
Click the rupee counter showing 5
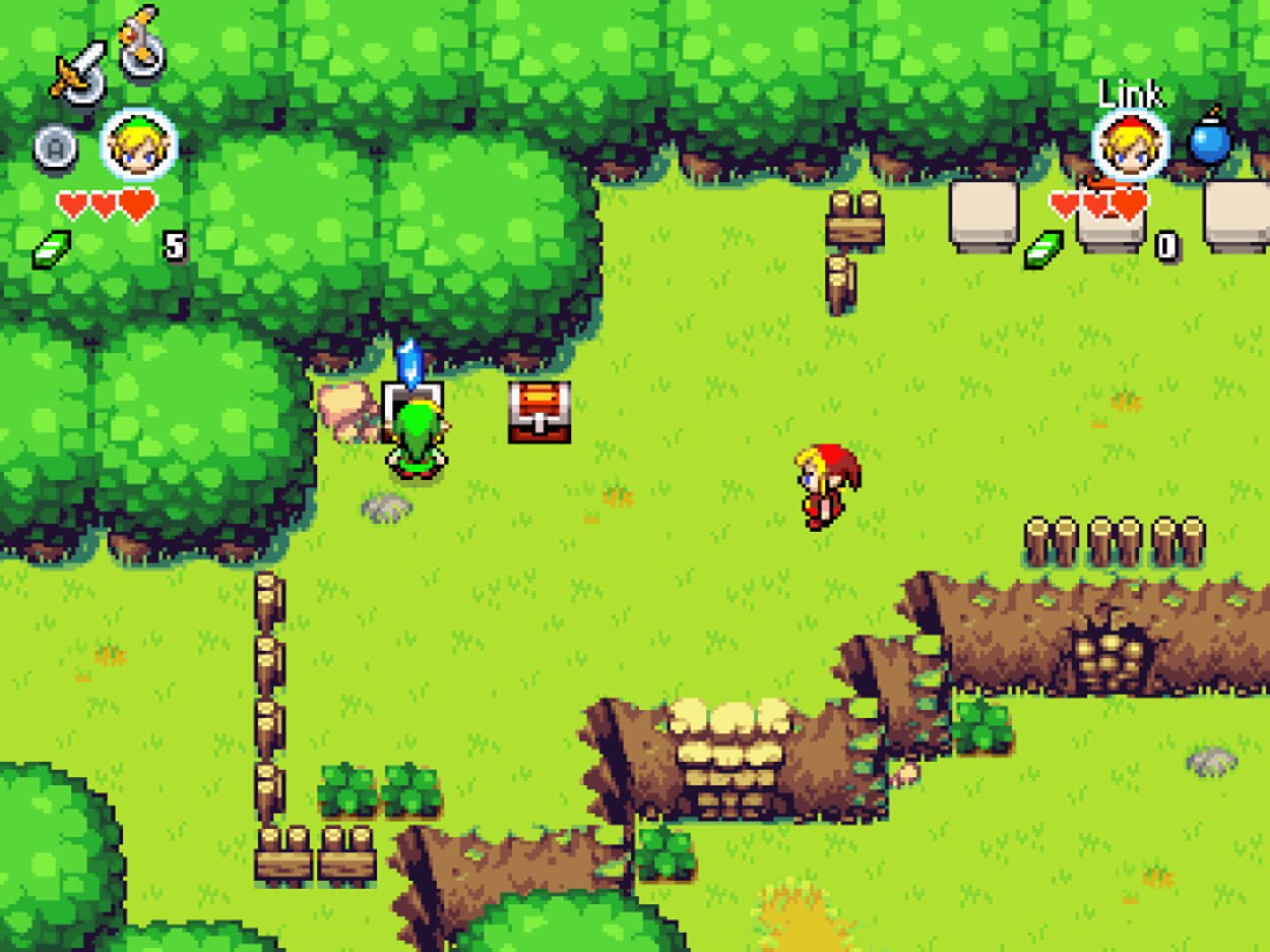pos(173,247)
